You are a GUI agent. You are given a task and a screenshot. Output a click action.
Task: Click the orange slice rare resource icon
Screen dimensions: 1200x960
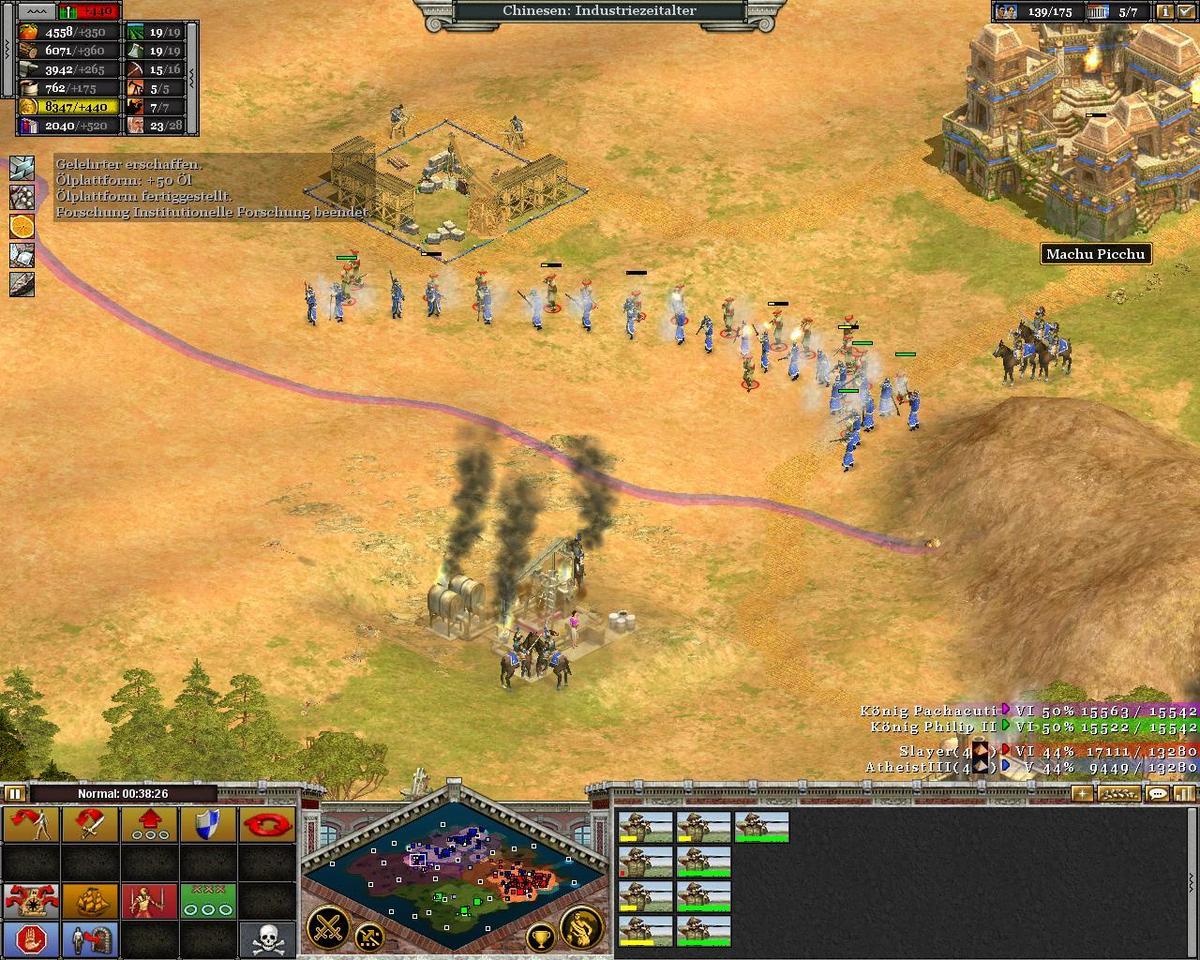22,226
